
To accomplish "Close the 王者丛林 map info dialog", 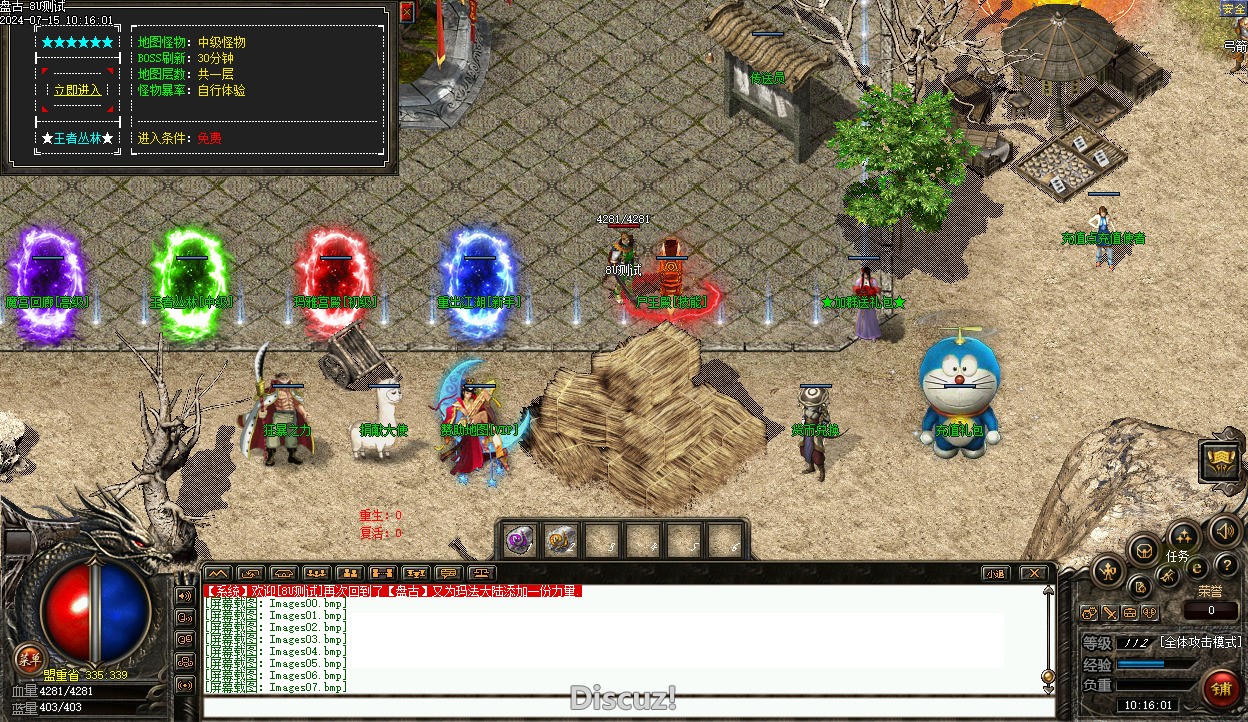I will (x=406, y=12).
